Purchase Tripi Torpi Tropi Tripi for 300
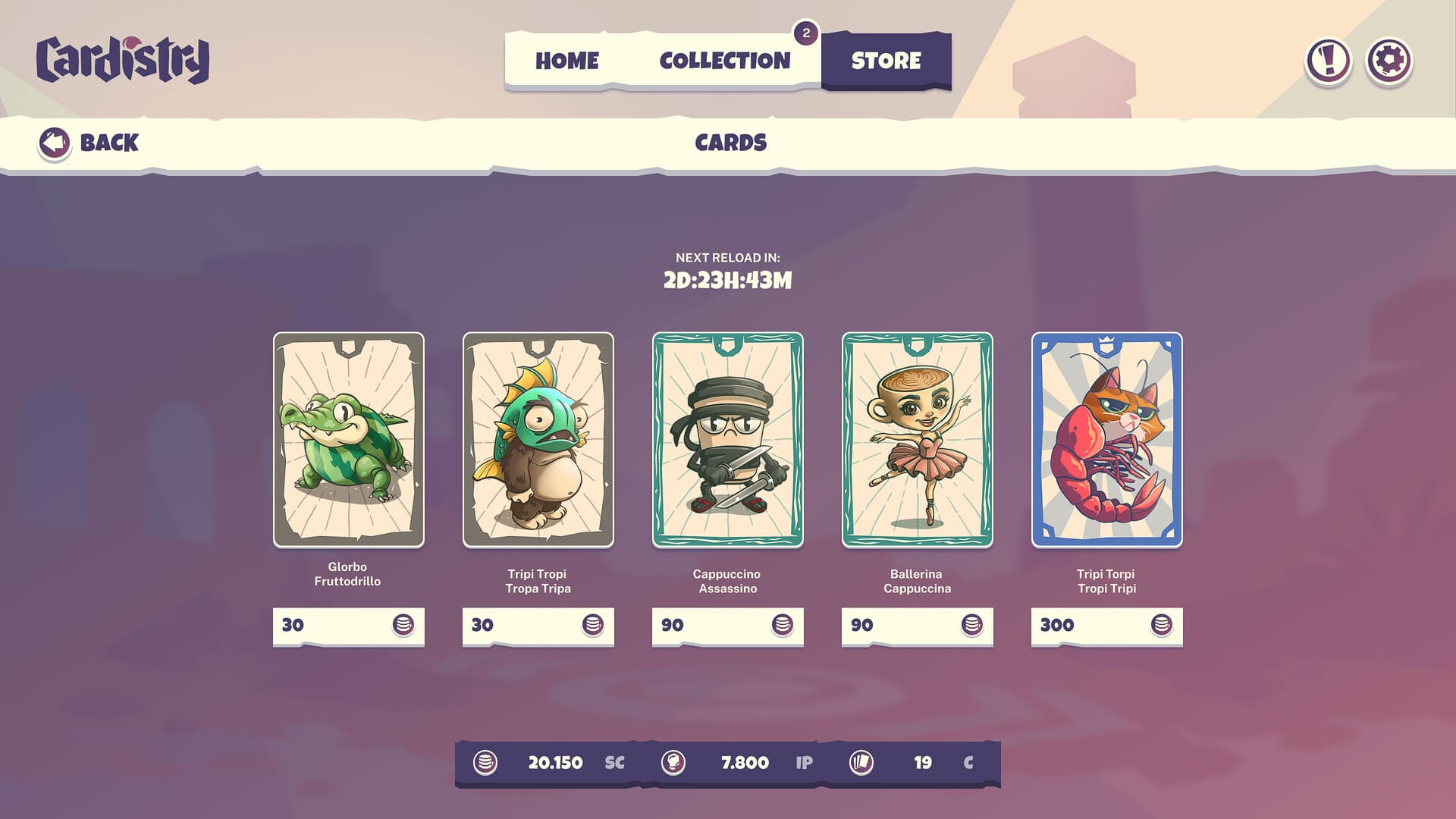The height and width of the screenshot is (819, 1456). click(x=1106, y=626)
